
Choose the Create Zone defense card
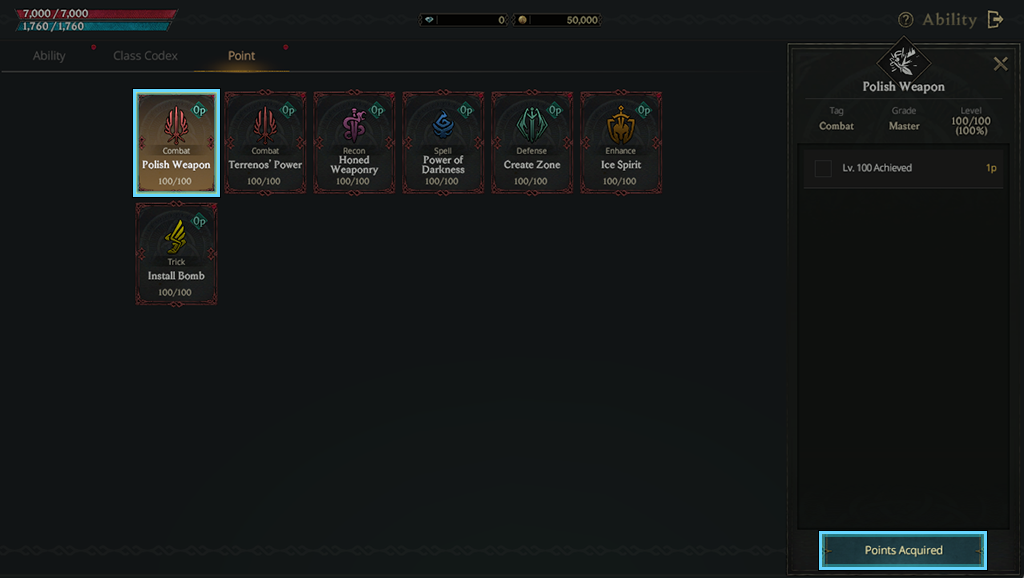tap(532, 142)
